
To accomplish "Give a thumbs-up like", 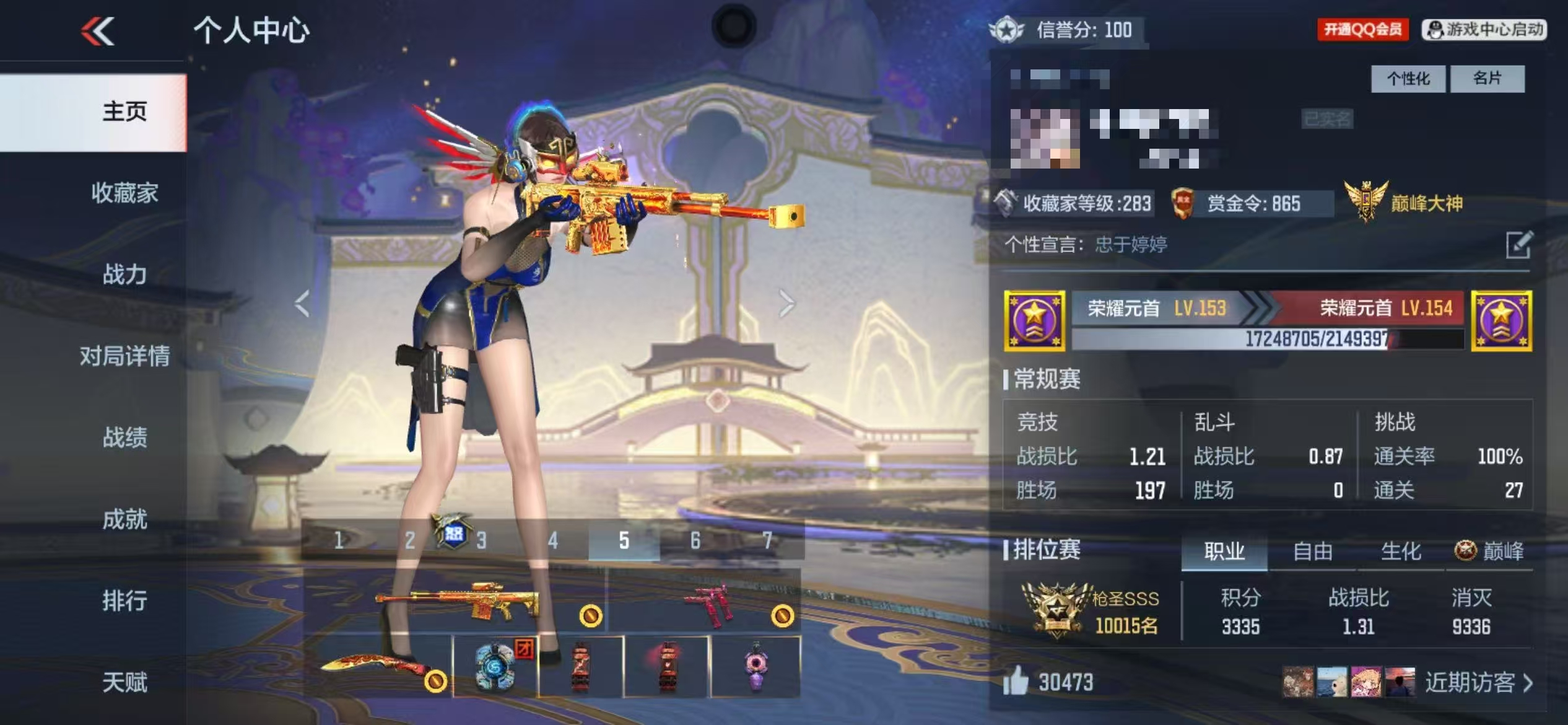I will (x=1016, y=682).
